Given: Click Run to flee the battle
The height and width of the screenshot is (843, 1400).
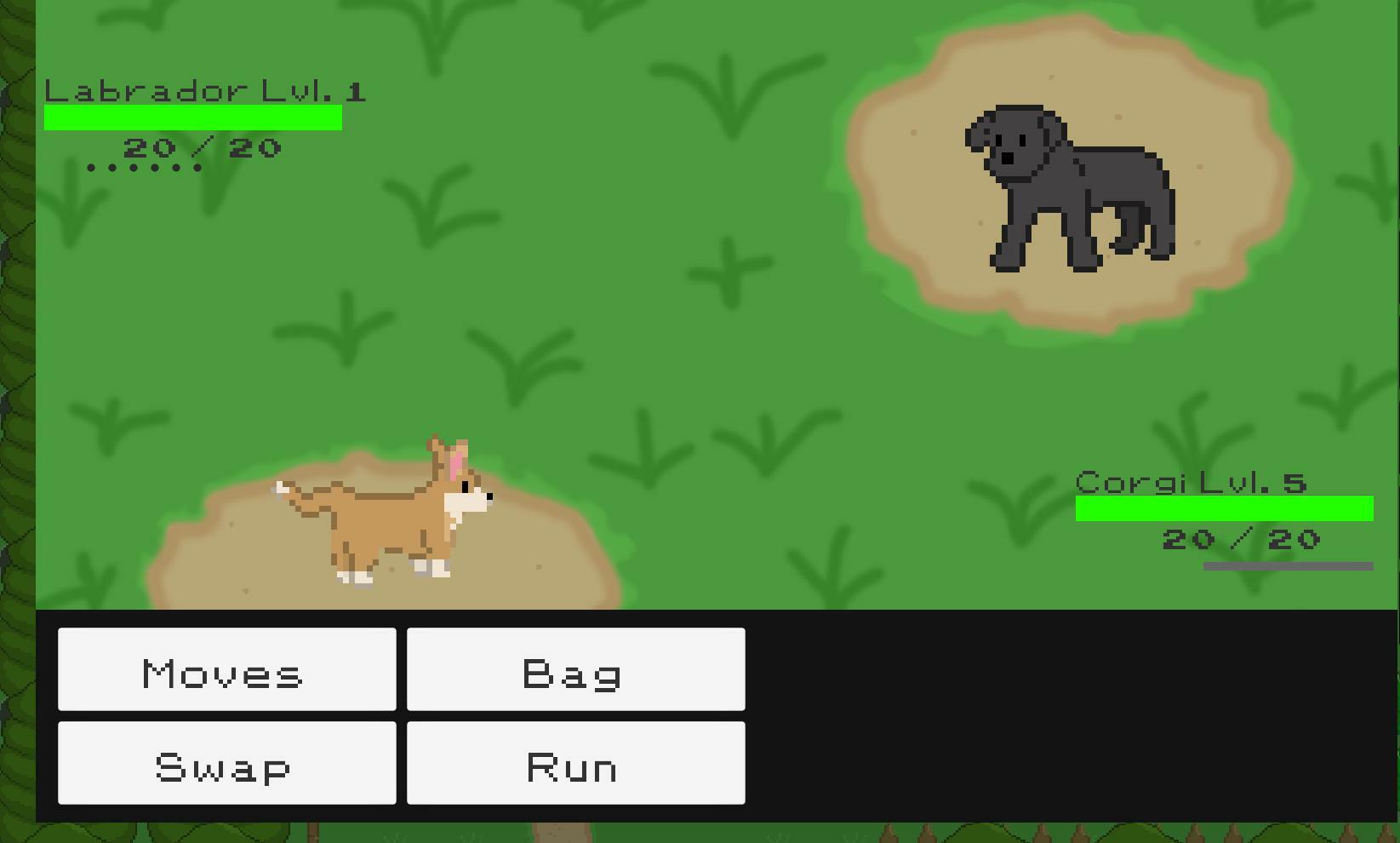Looking at the screenshot, I should point(574,763).
